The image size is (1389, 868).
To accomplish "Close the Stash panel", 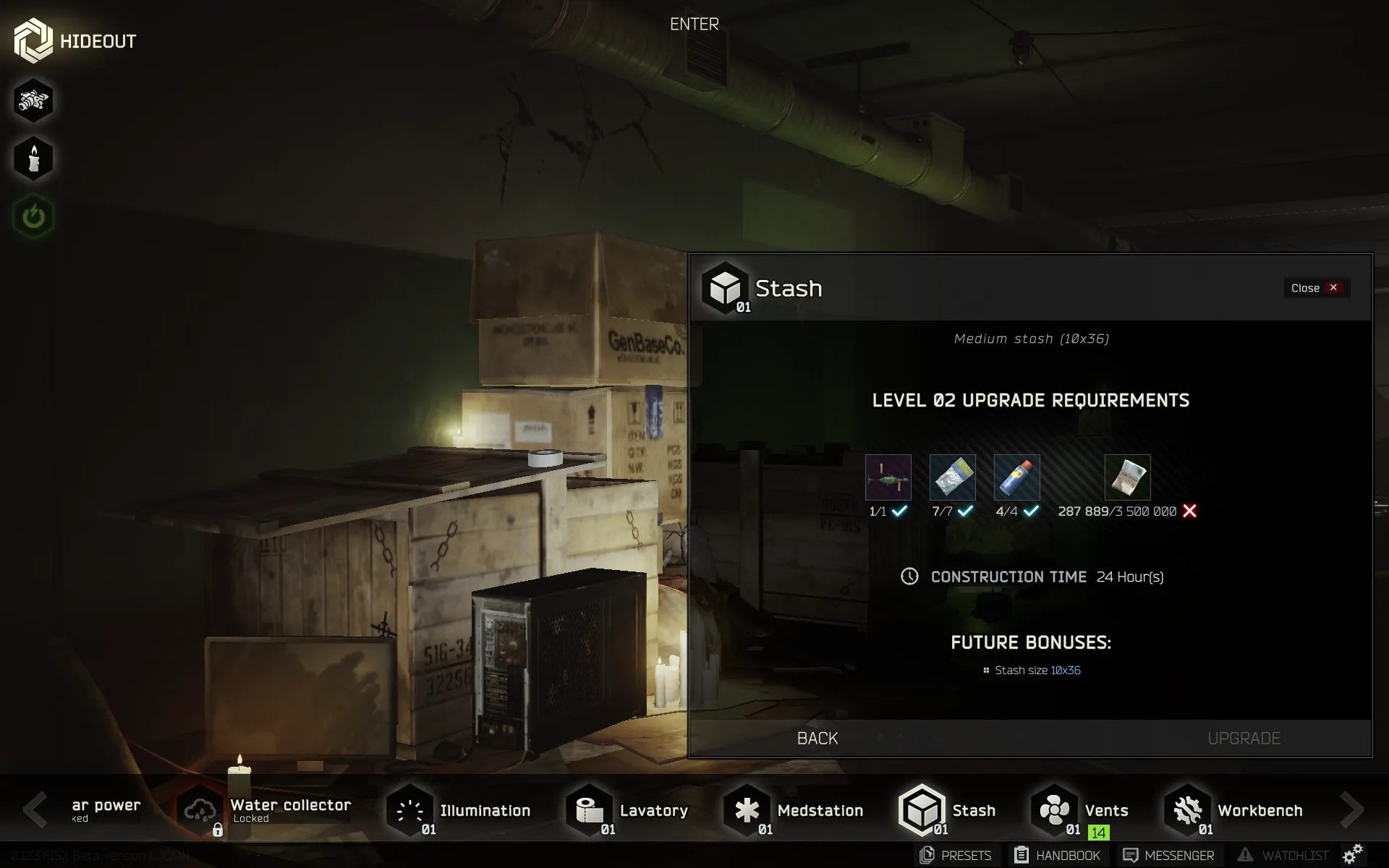I will [1316, 288].
